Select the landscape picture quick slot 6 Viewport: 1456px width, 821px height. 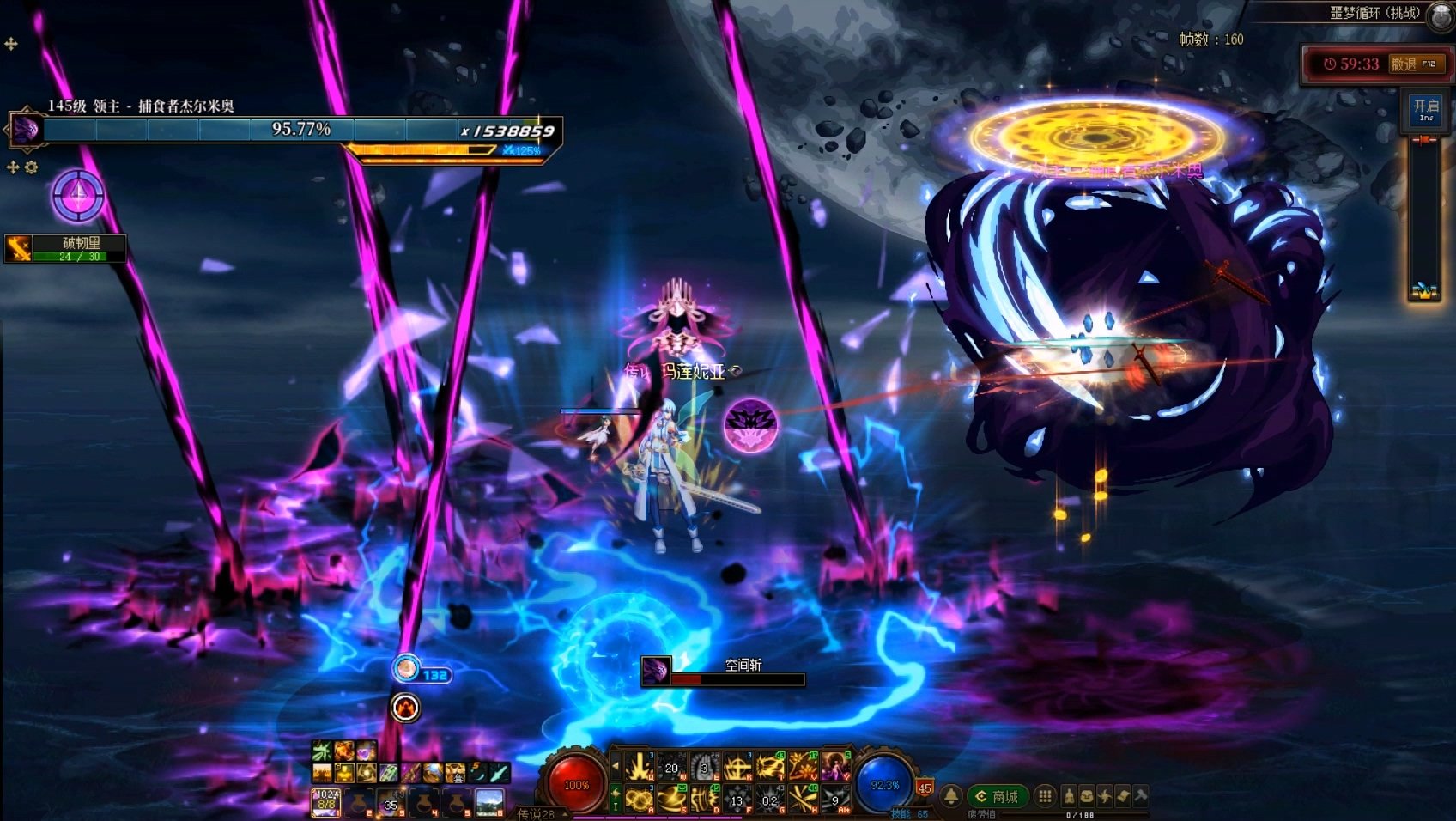tap(489, 802)
